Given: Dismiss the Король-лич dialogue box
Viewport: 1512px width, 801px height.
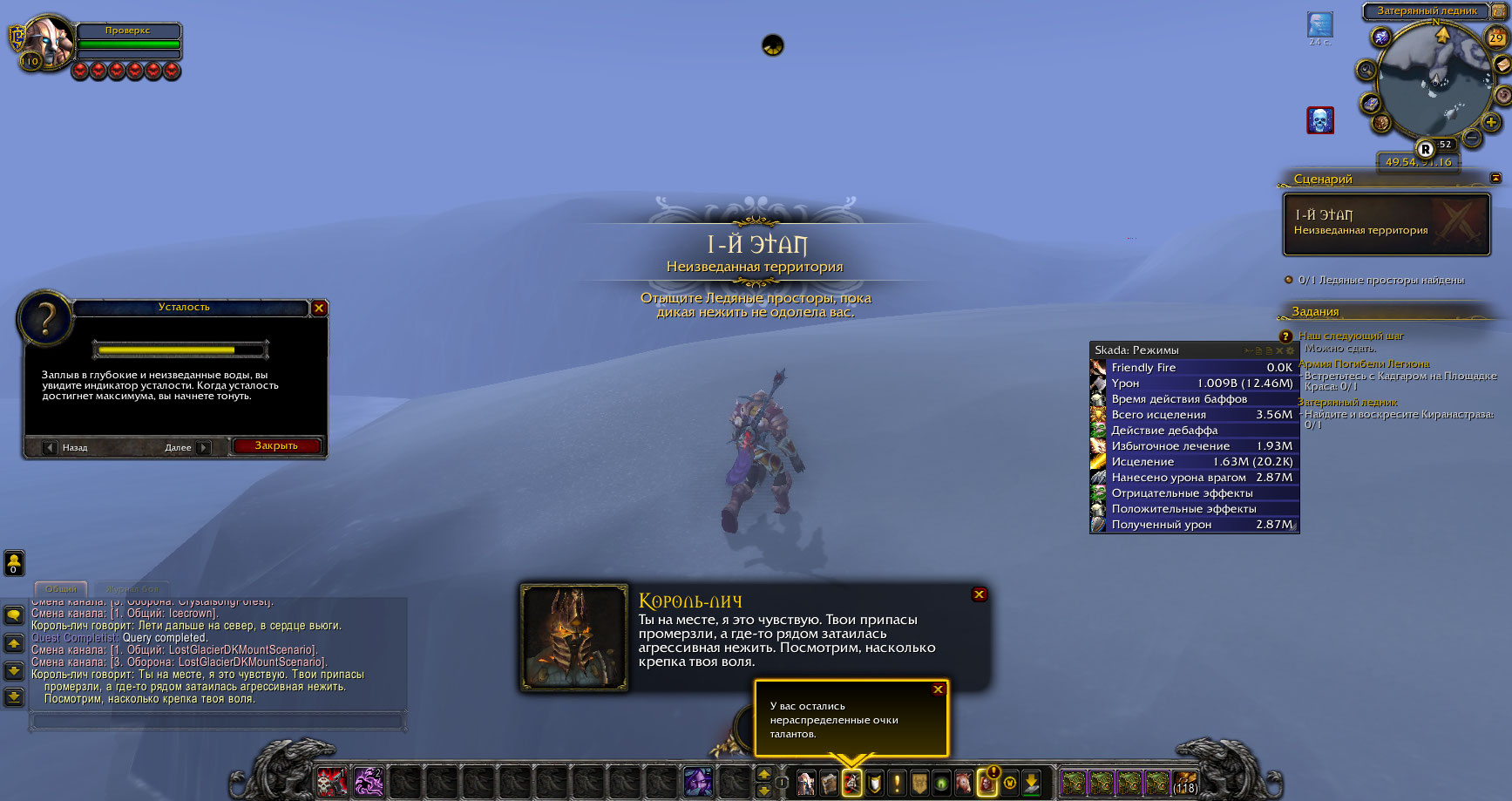Looking at the screenshot, I should pos(979,594).
